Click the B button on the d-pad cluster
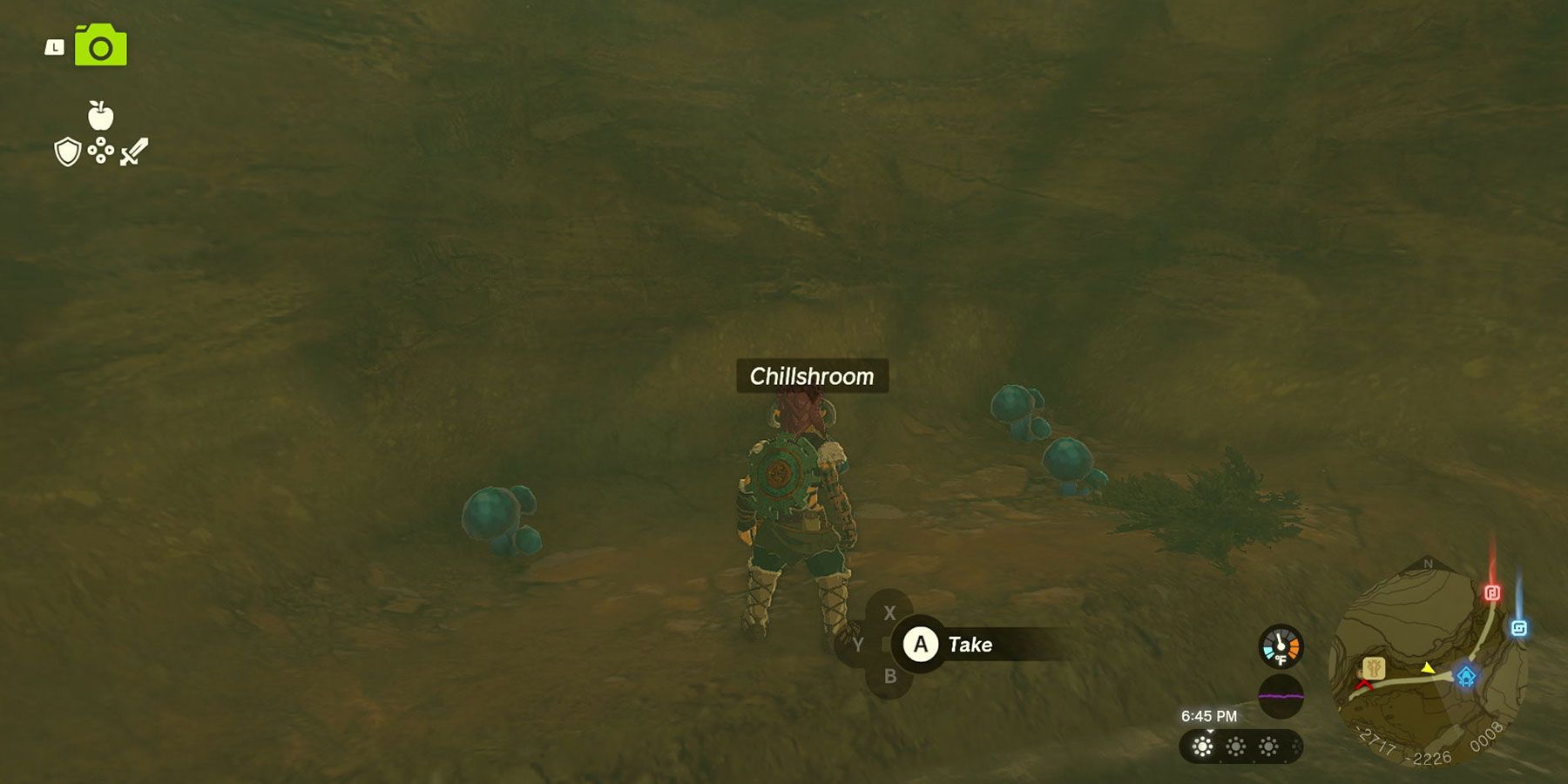1568x784 pixels. click(x=889, y=678)
